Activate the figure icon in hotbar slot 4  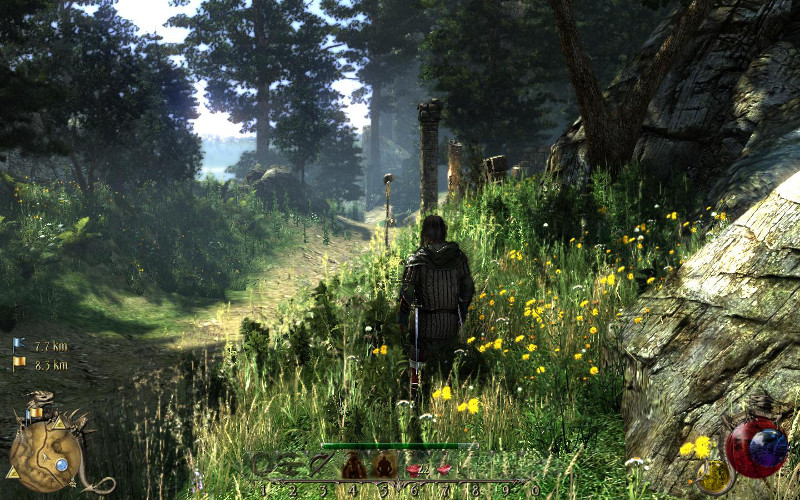pos(353,465)
